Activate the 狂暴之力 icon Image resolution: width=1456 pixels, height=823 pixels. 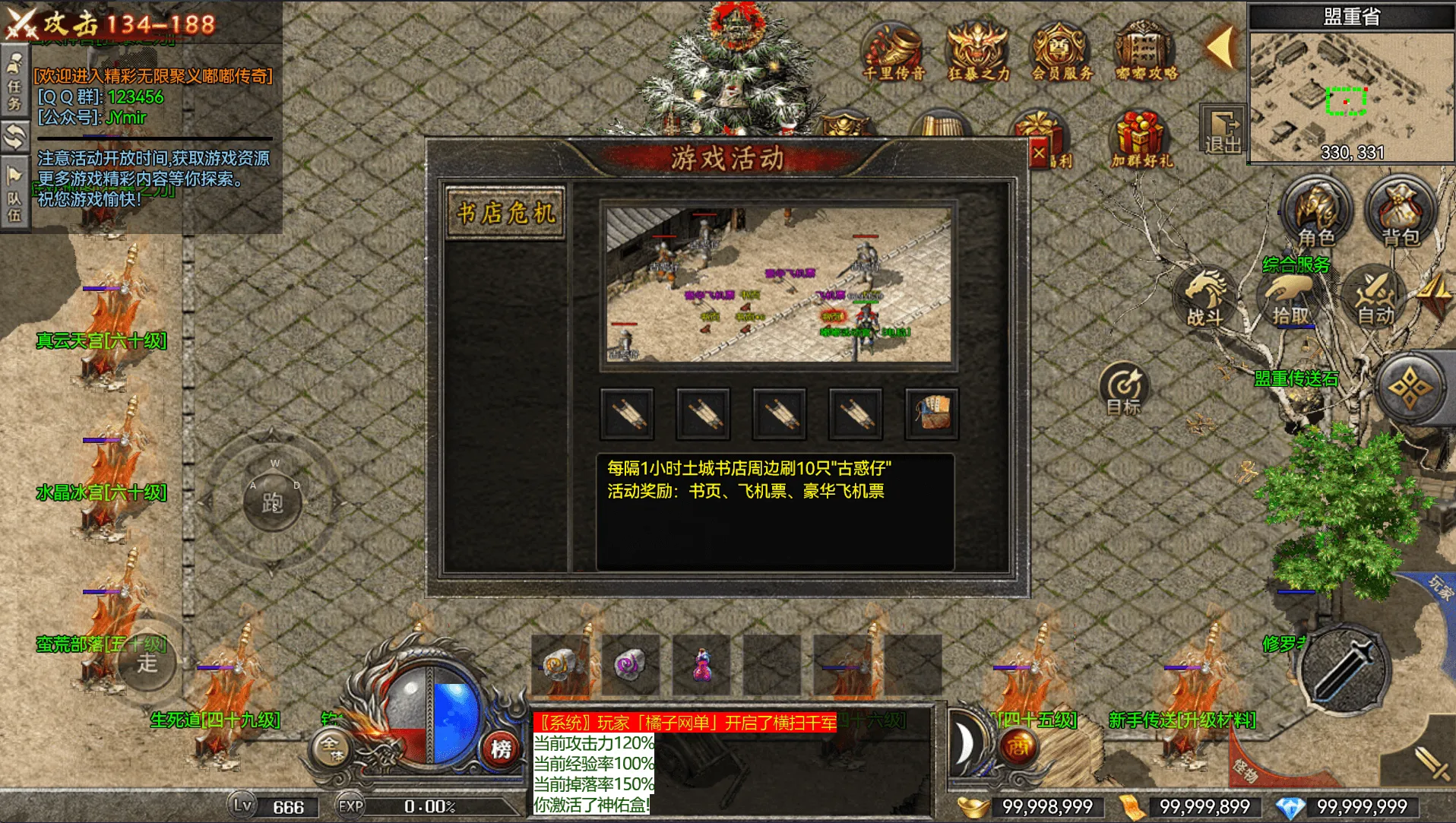click(x=978, y=52)
